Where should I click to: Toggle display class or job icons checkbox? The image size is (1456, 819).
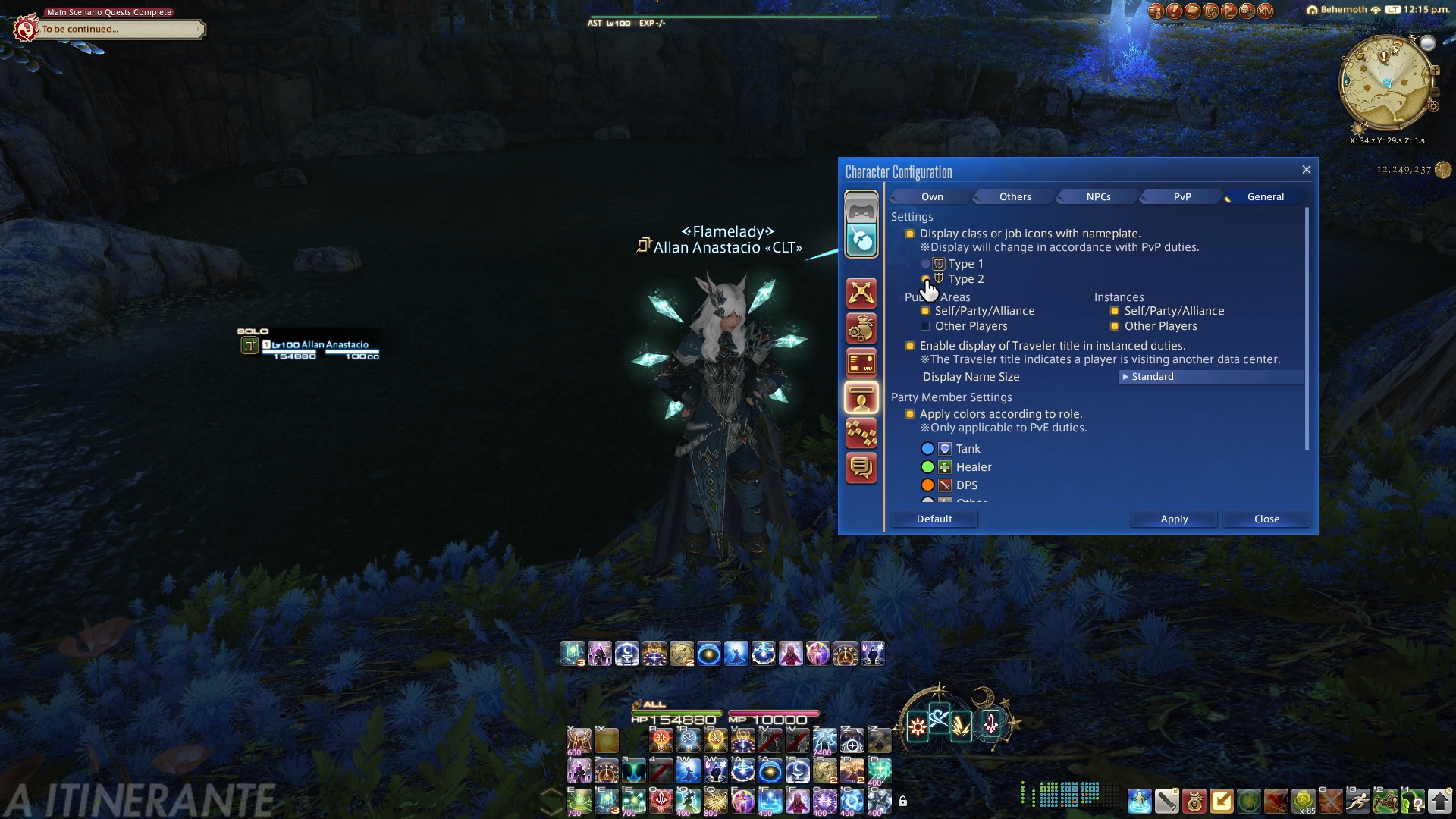coord(910,234)
